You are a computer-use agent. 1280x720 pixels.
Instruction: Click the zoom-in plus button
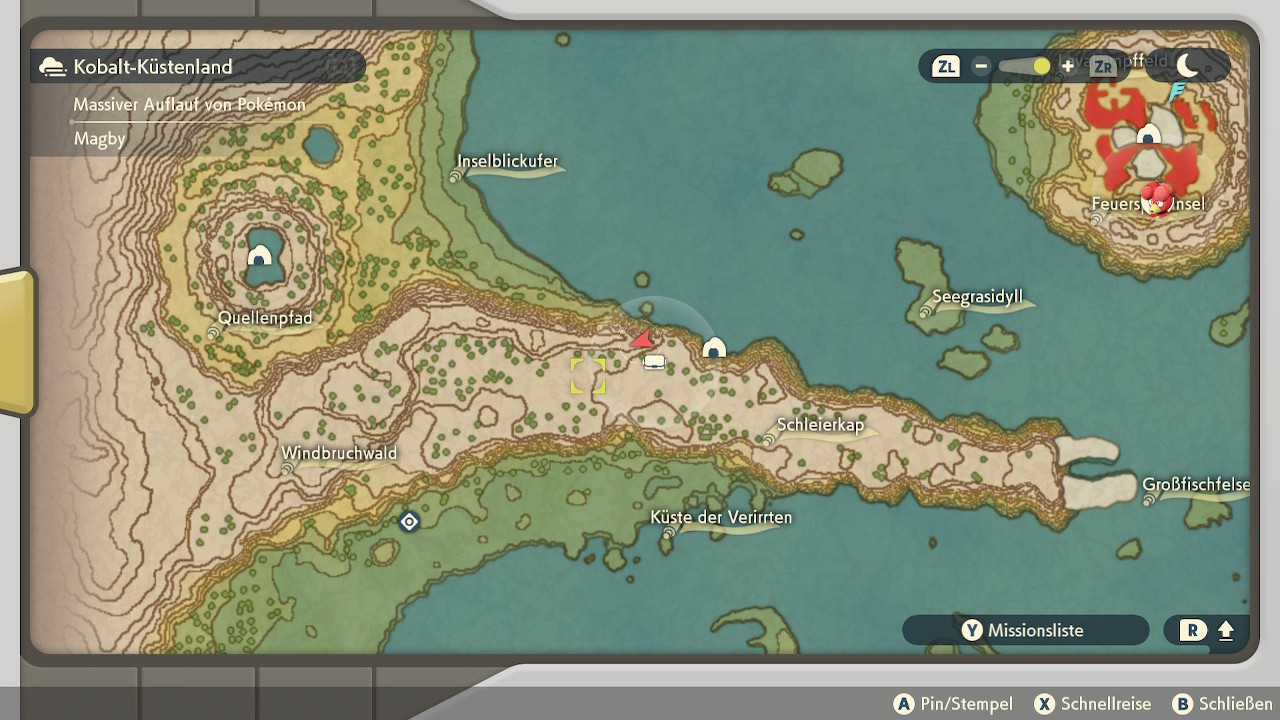pos(1068,66)
